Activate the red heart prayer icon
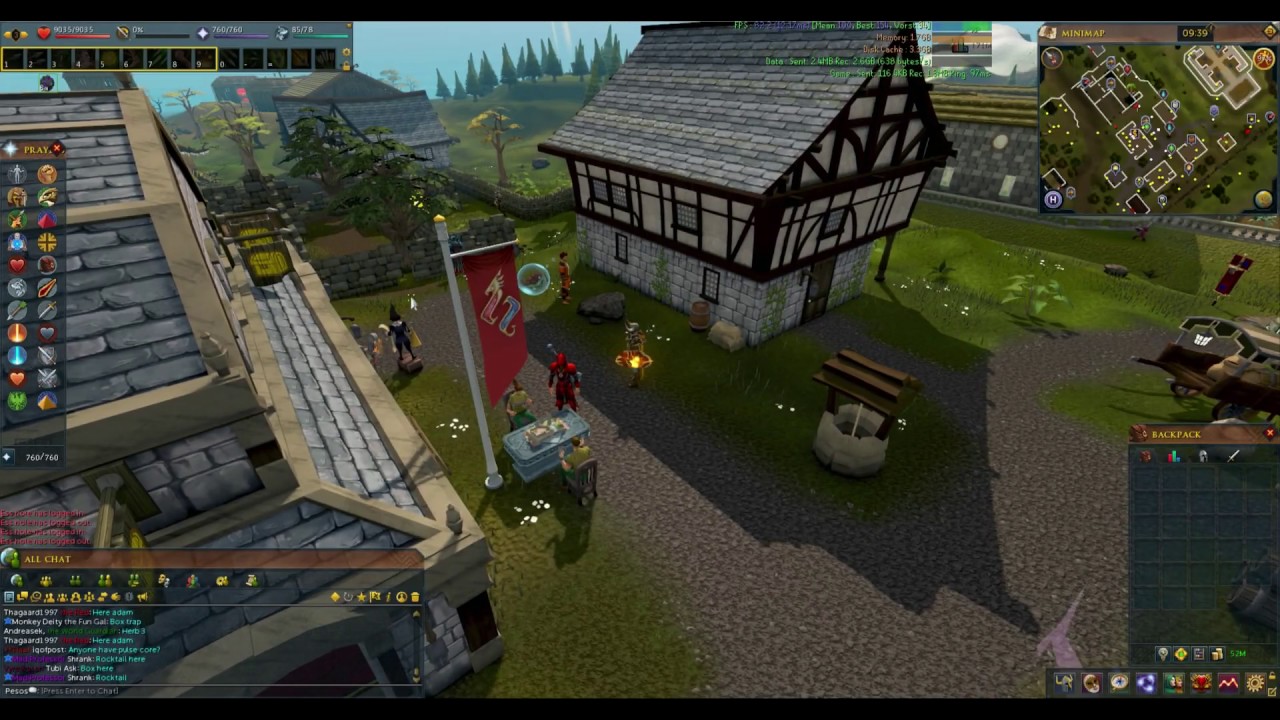Image resolution: width=1280 pixels, height=720 pixels. 17,264
